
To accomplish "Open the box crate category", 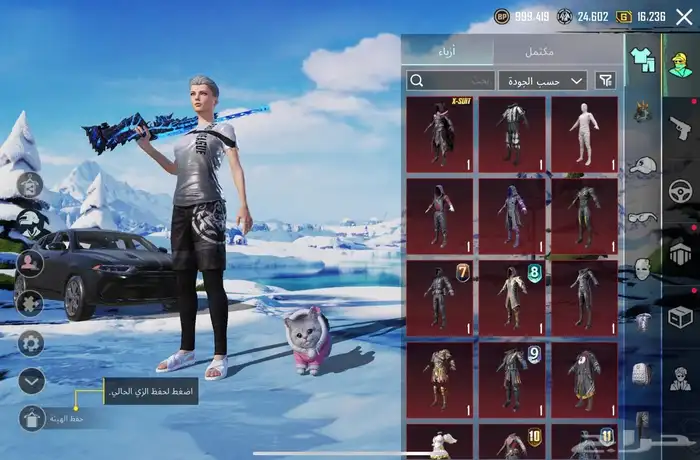I will click(680, 317).
